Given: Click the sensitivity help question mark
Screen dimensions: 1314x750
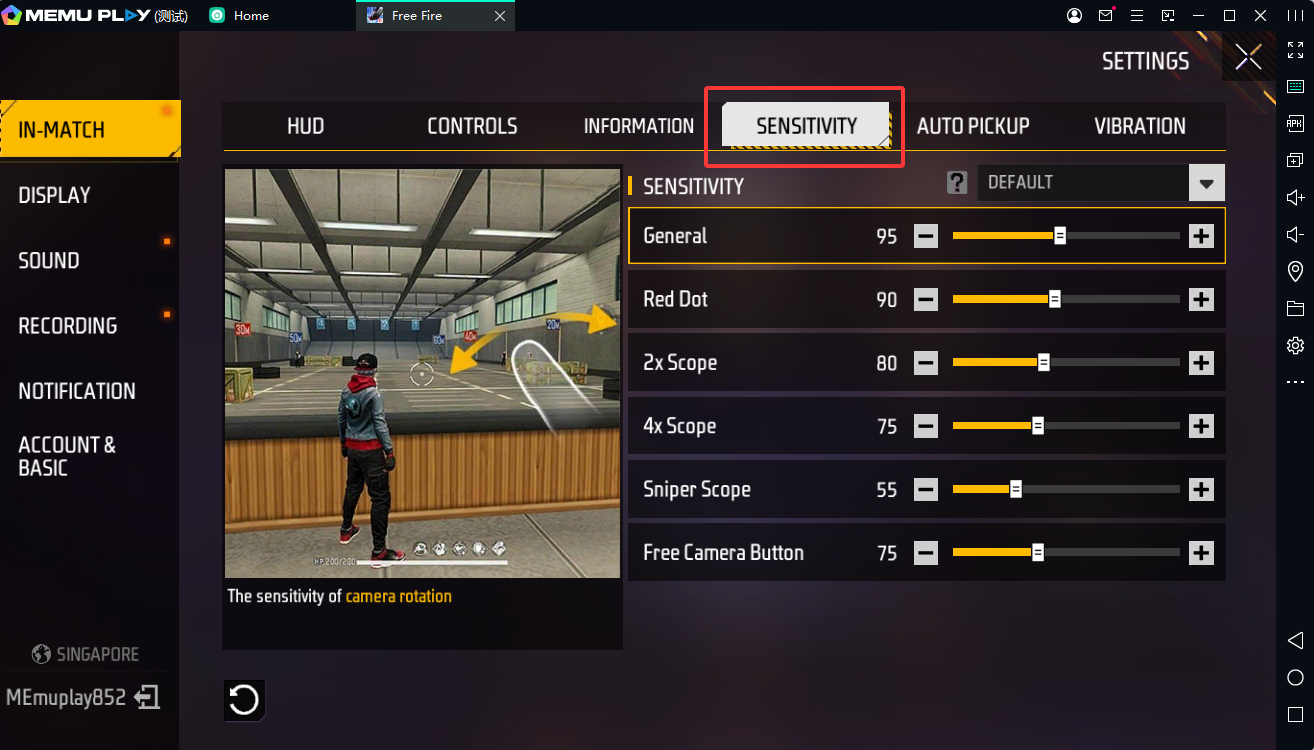Looking at the screenshot, I should 957,182.
